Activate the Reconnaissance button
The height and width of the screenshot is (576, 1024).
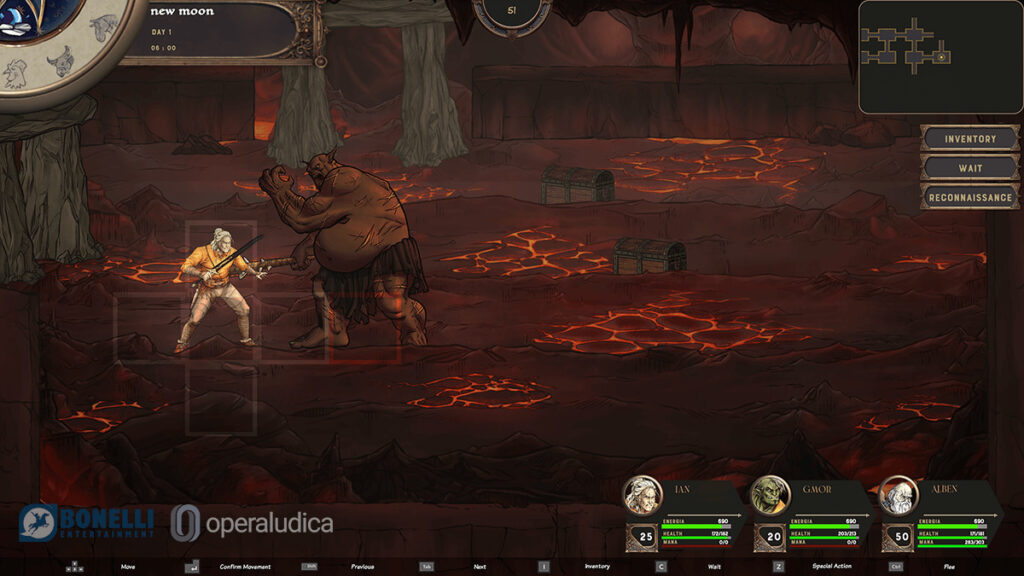click(970, 197)
